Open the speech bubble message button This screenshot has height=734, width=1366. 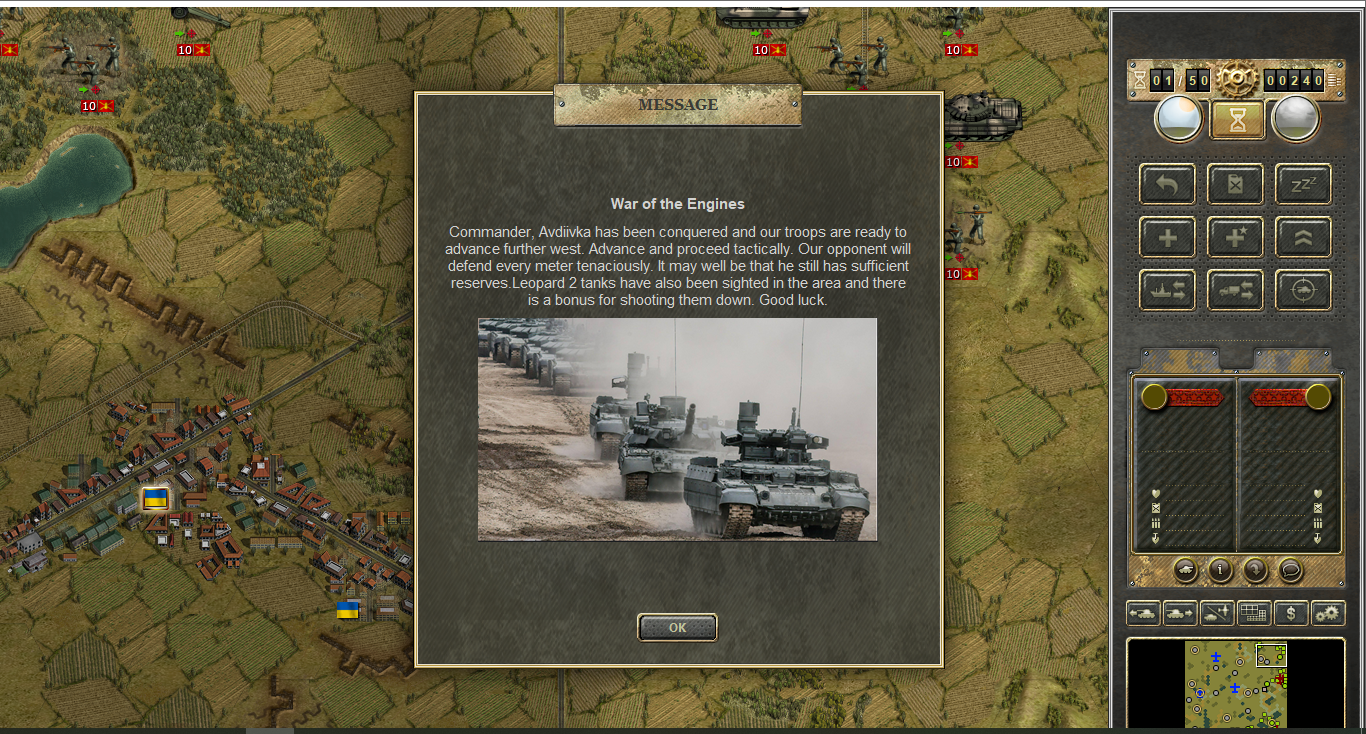[x=1291, y=570]
